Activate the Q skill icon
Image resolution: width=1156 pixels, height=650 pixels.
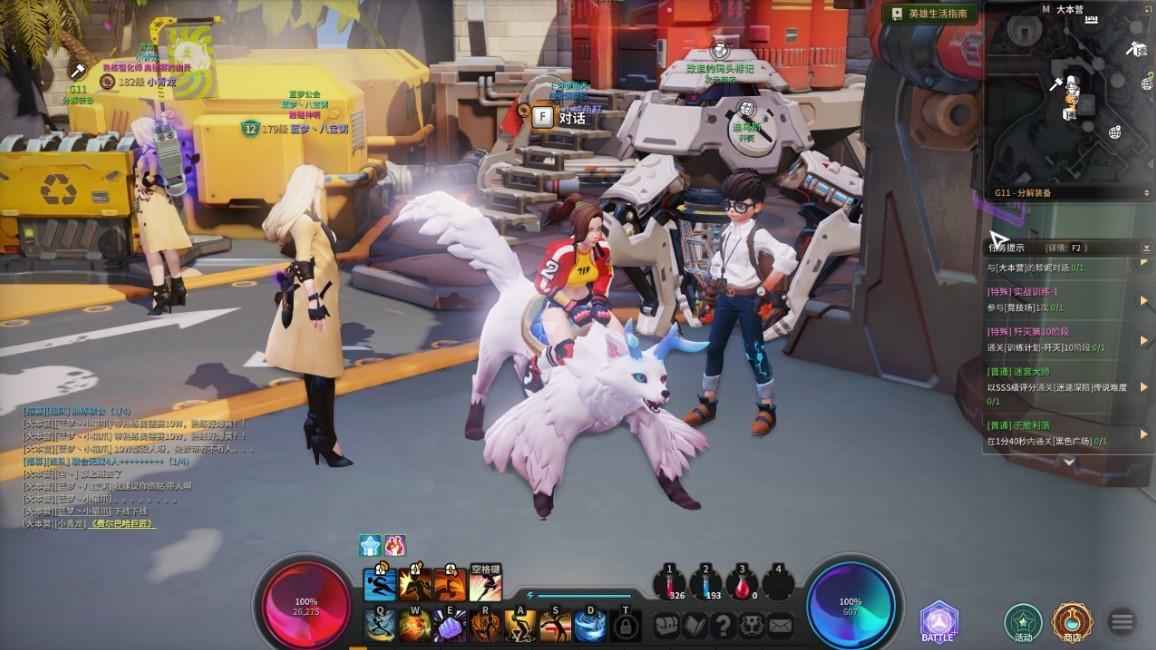(380, 624)
